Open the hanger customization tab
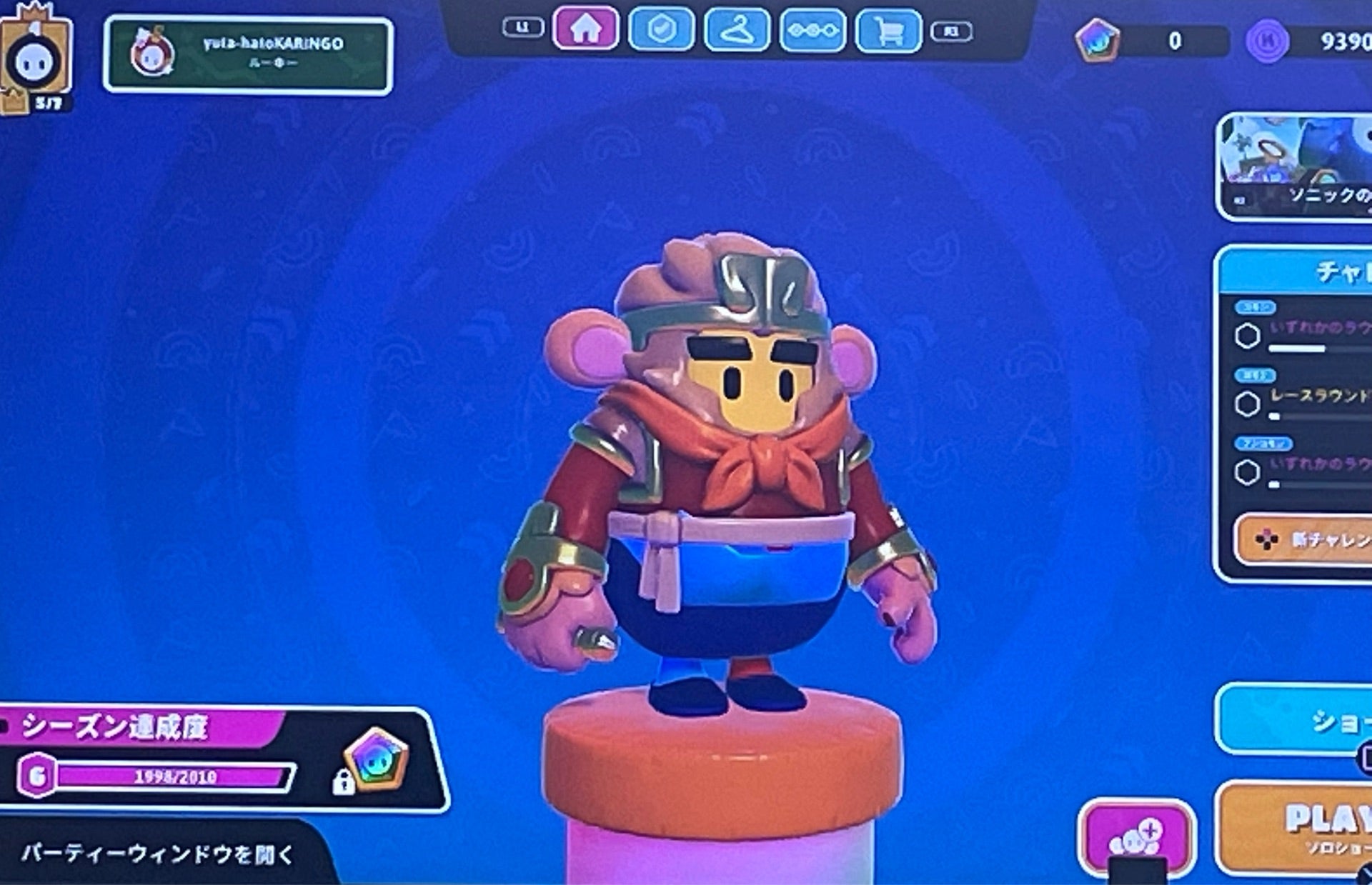1372x885 pixels. (737, 30)
